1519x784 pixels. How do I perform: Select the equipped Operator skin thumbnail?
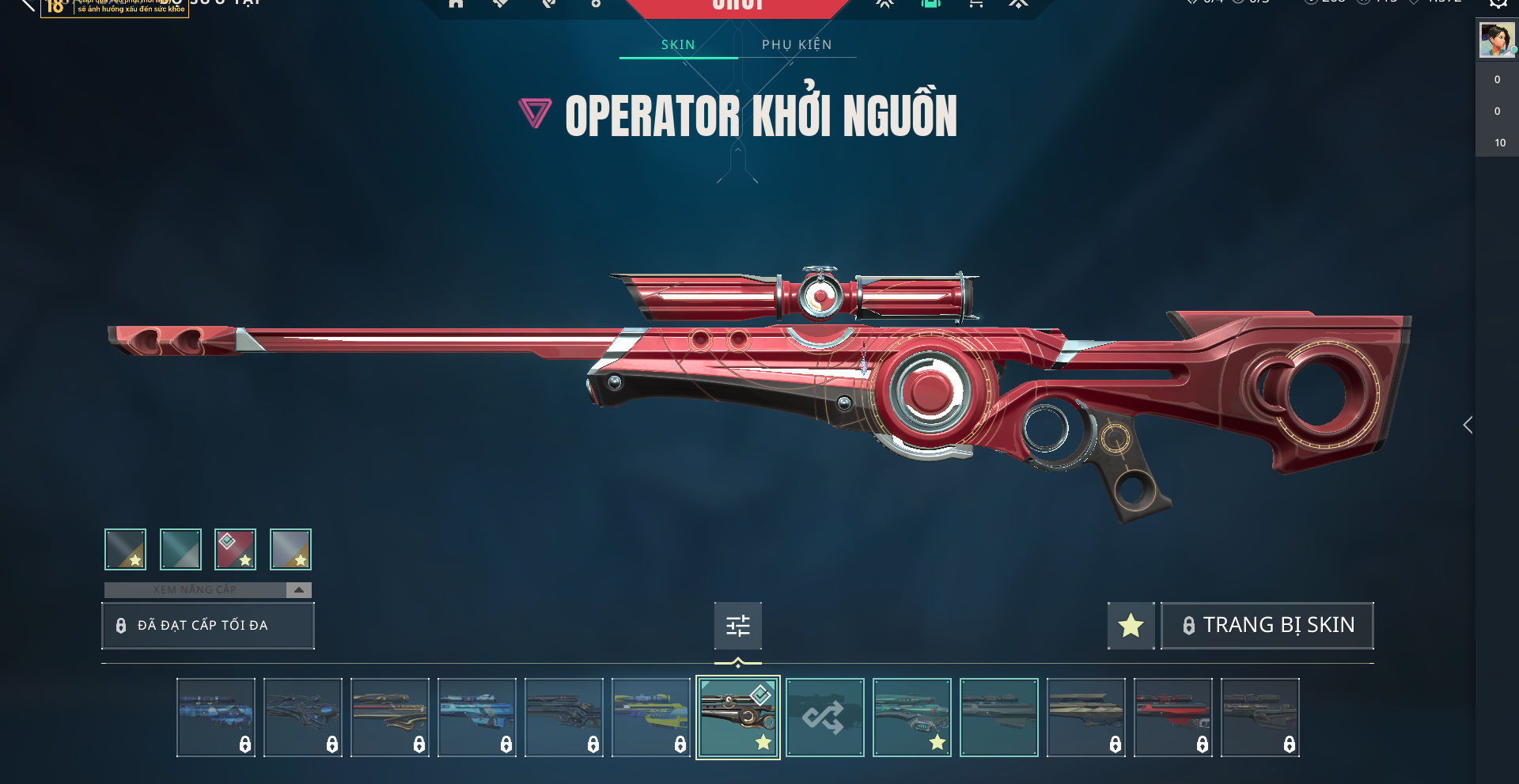(x=737, y=718)
